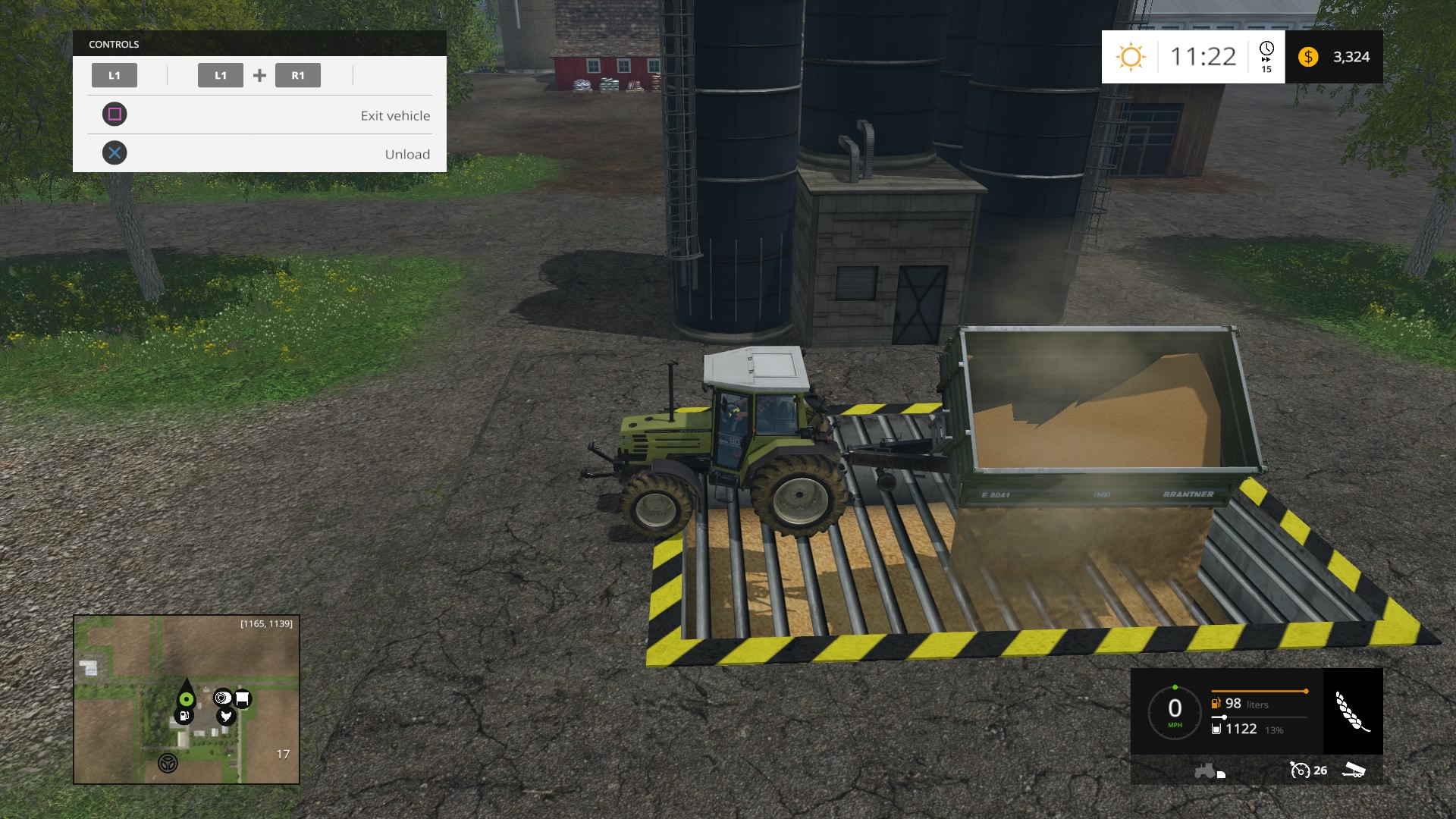This screenshot has width=1456, height=819.
Task: Click the dollar coin icon beside the money balance
Action: 1307,56
